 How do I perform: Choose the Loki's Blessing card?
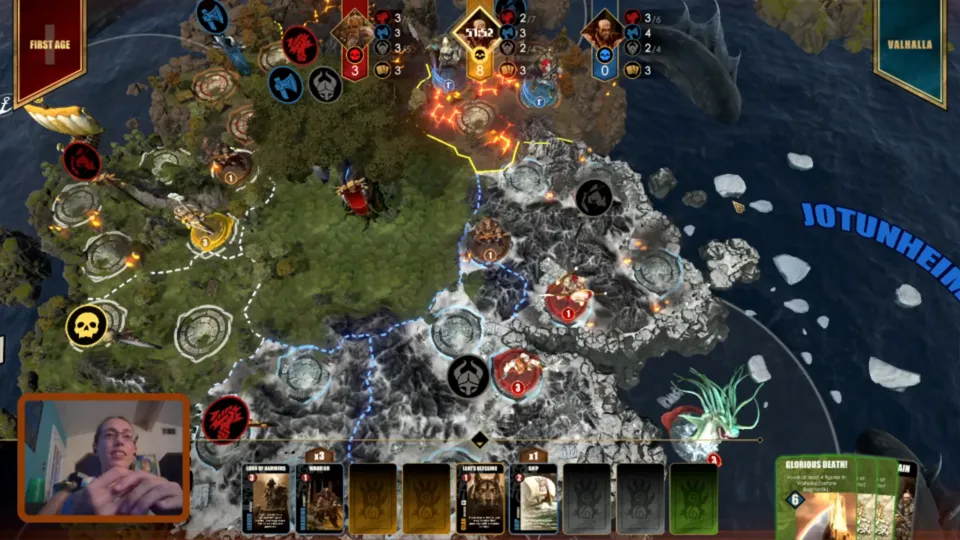click(481, 498)
